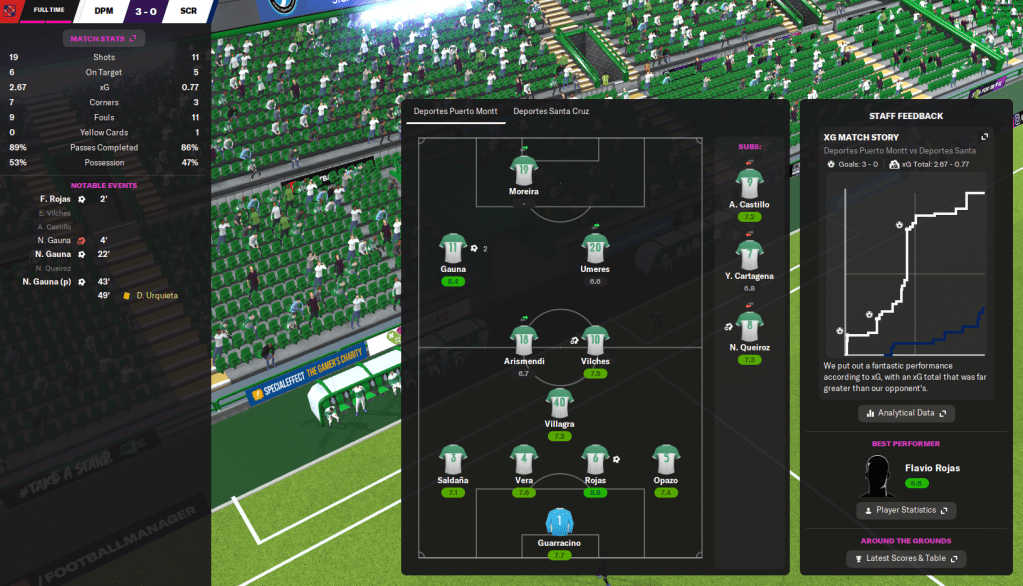This screenshot has width=1023, height=586.
Task: Choose defender Saldaña
Action: [x=453, y=460]
